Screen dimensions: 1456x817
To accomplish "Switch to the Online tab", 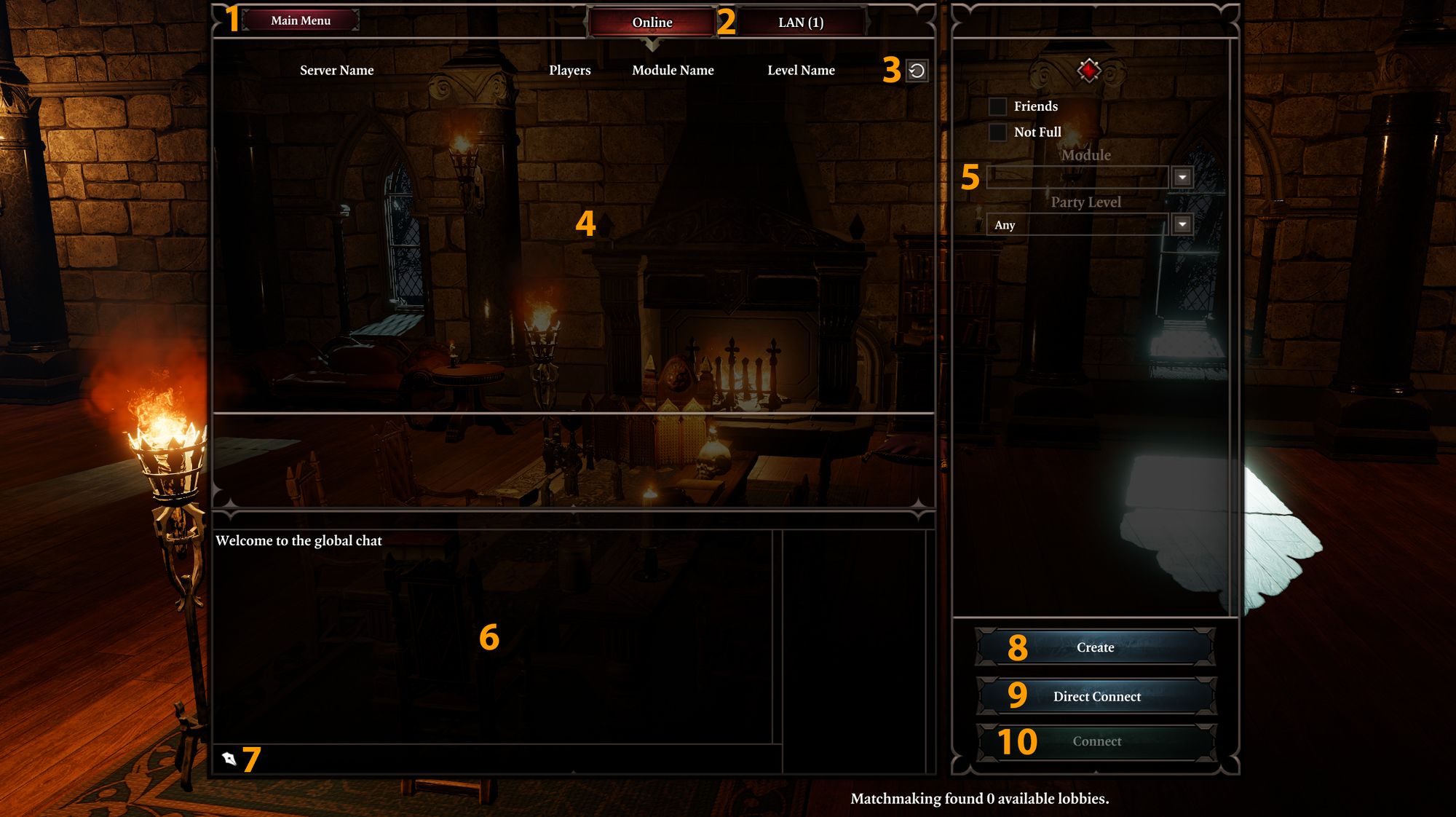I will point(652,23).
